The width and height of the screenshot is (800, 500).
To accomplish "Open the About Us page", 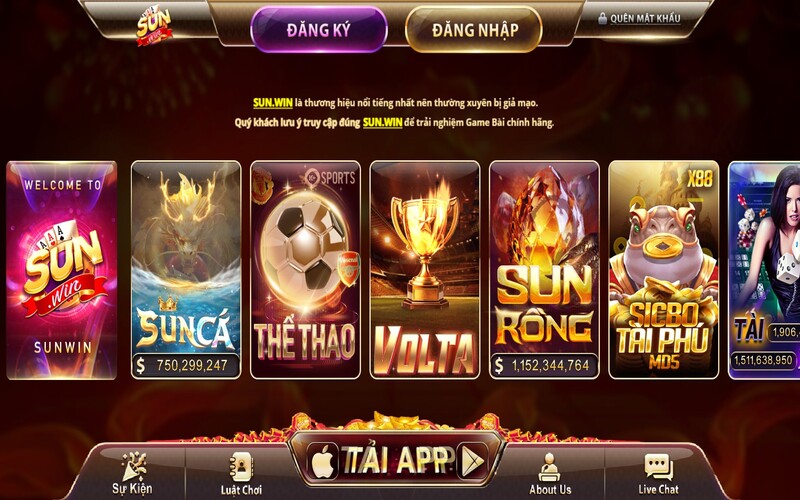I will click(550, 473).
